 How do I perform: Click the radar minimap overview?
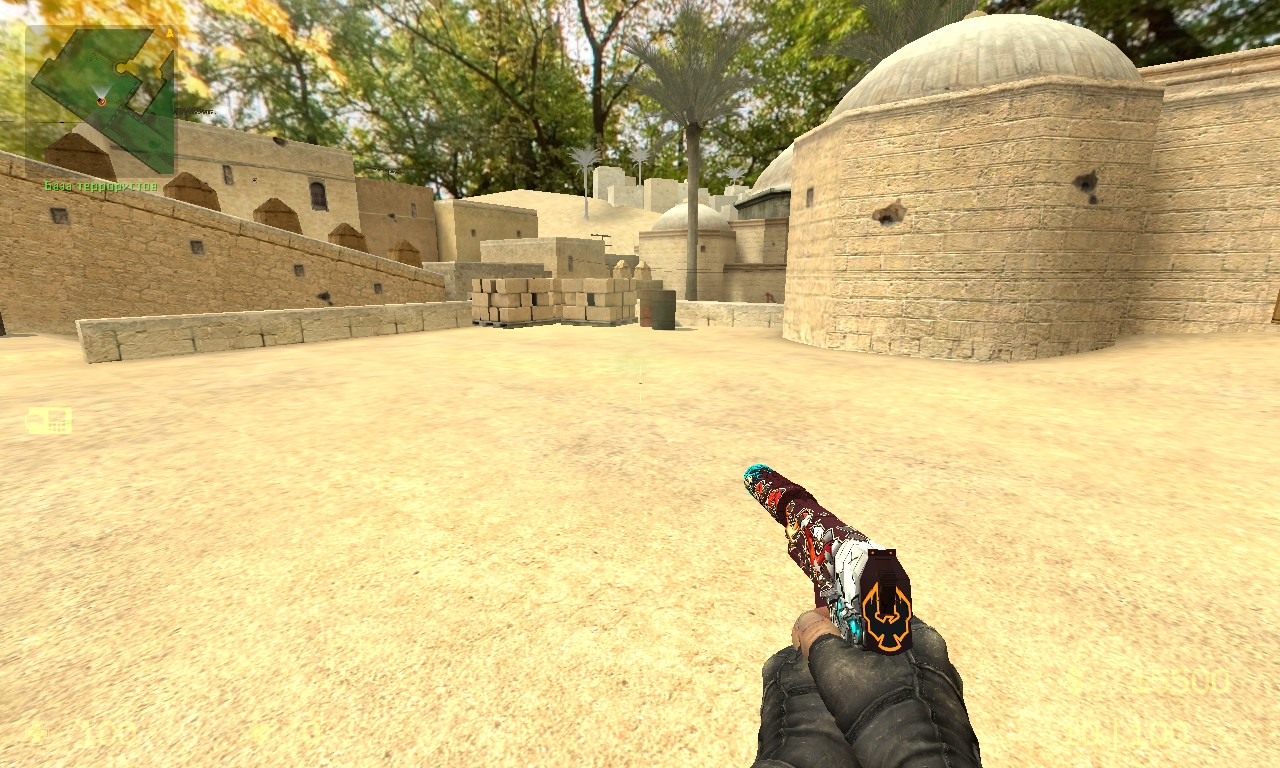click(100, 99)
